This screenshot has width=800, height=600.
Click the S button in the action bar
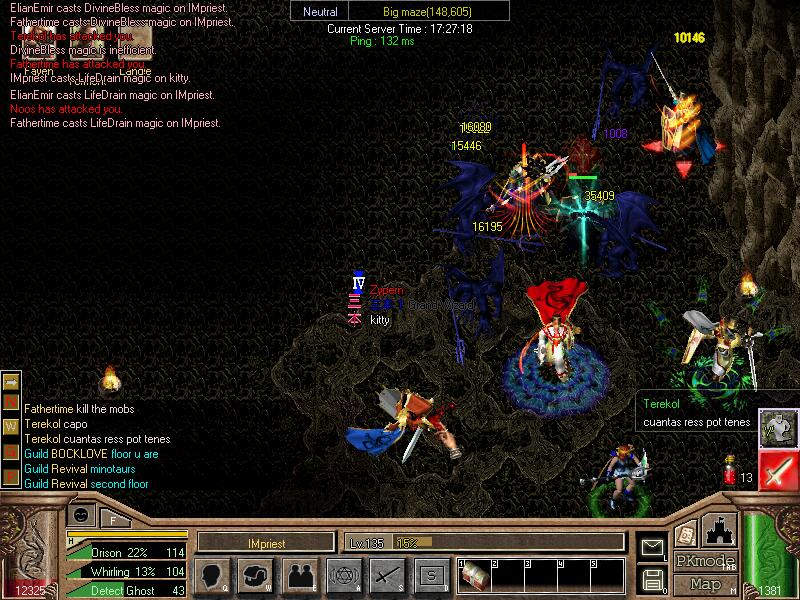click(431, 575)
